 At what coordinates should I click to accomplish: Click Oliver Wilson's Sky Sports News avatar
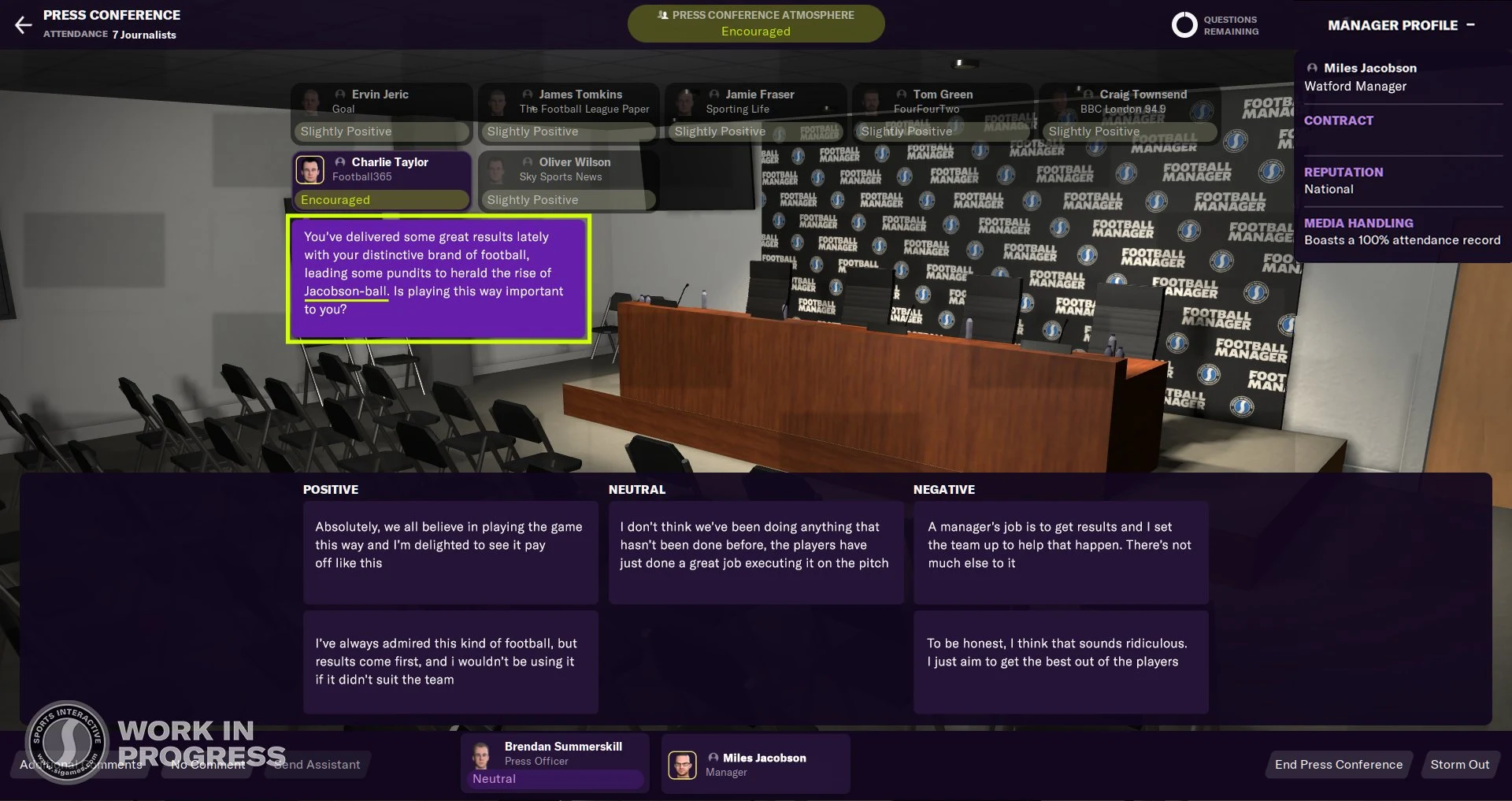(497, 169)
